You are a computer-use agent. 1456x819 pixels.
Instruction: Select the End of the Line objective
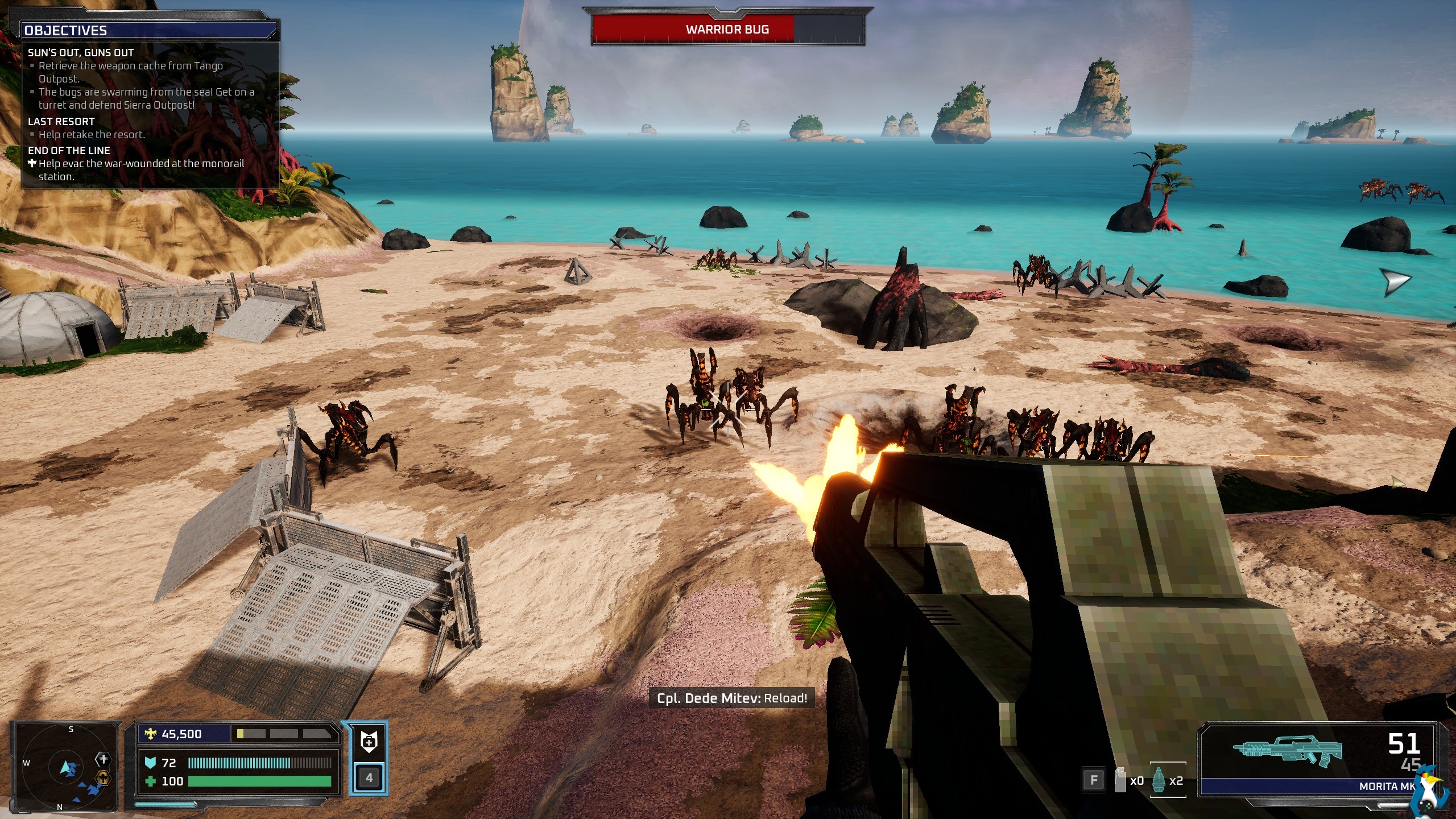pyautogui.click(x=69, y=150)
